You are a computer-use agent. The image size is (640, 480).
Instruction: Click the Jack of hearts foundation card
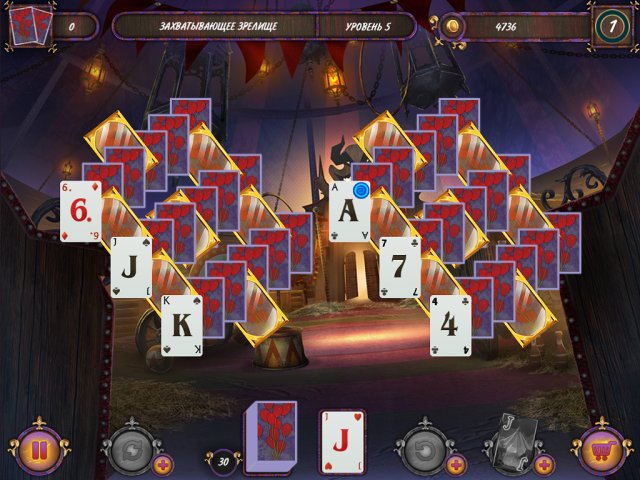coord(342,440)
